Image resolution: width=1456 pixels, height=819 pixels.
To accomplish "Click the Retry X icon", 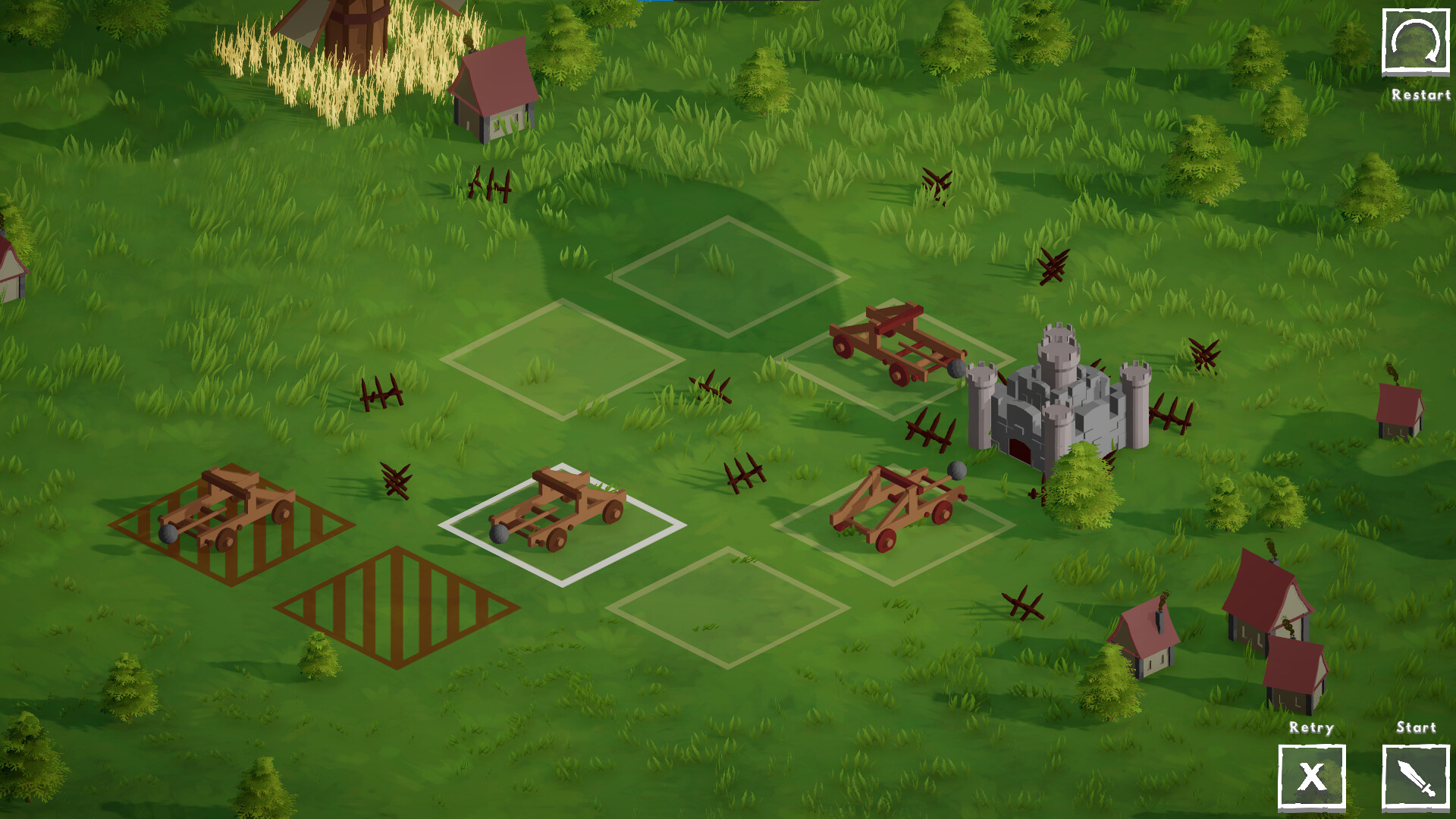I will (x=1313, y=777).
